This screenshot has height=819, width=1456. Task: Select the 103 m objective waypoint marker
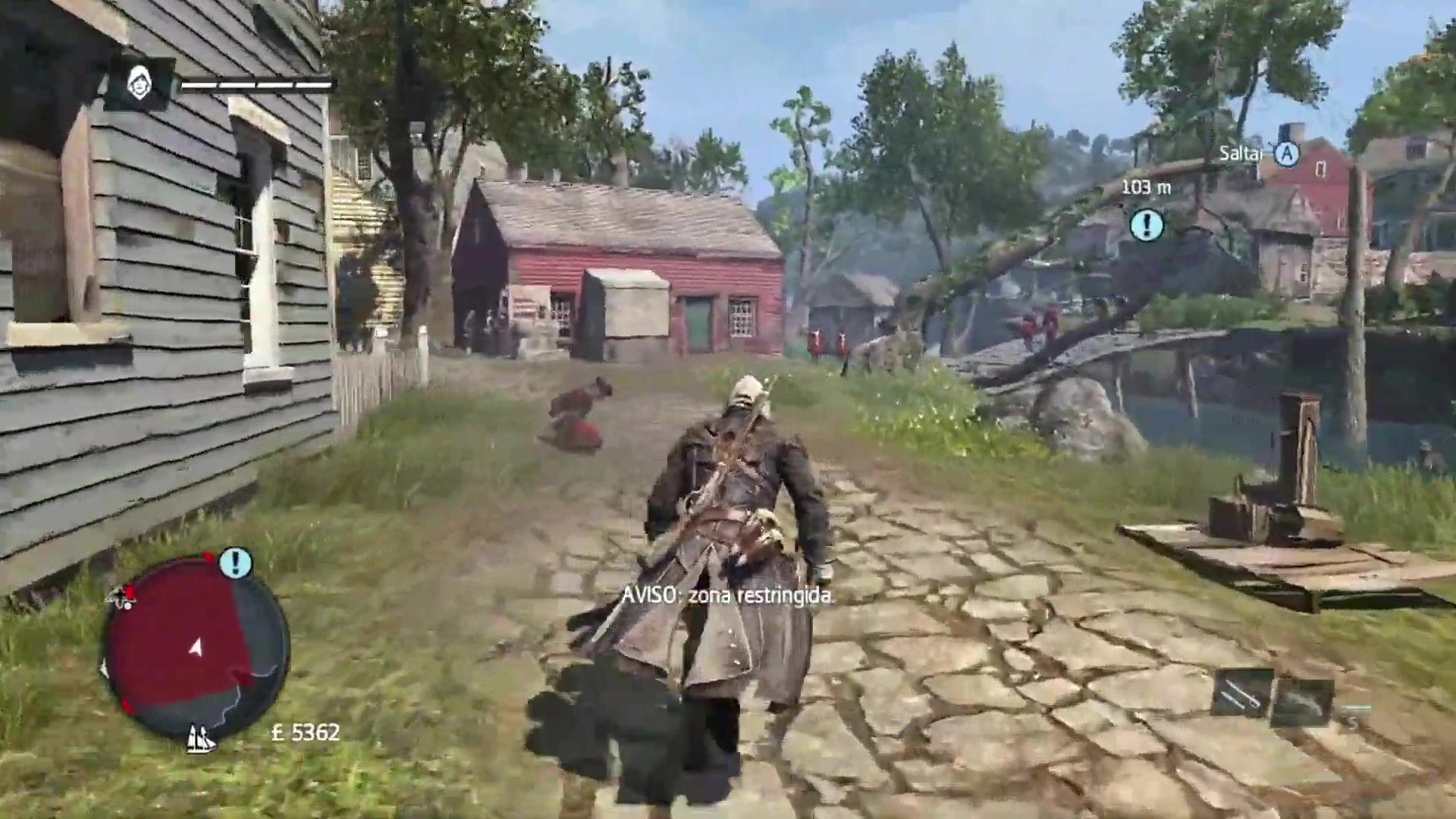click(x=1146, y=225)
